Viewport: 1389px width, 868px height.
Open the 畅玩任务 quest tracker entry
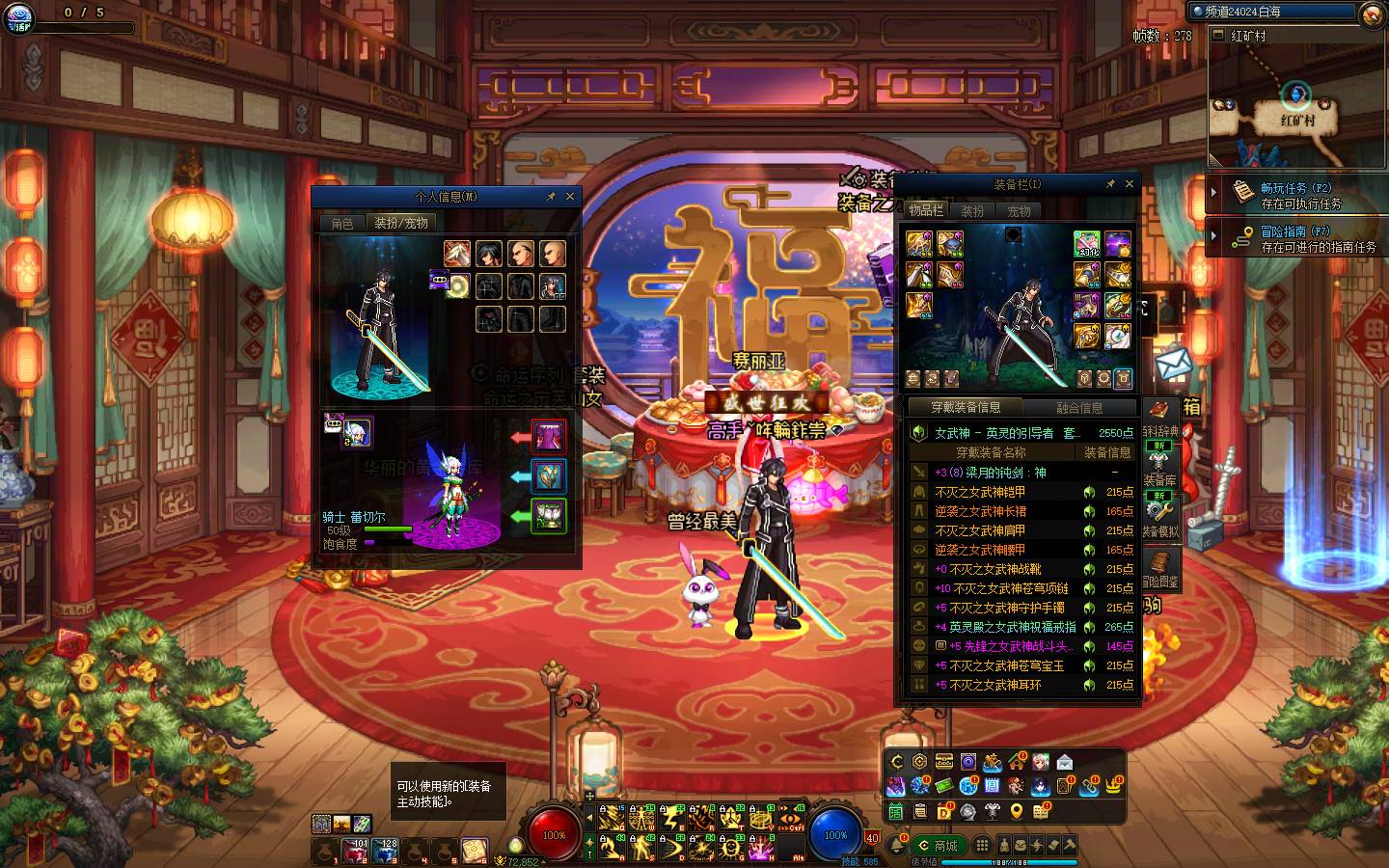tap(1295, 195)
